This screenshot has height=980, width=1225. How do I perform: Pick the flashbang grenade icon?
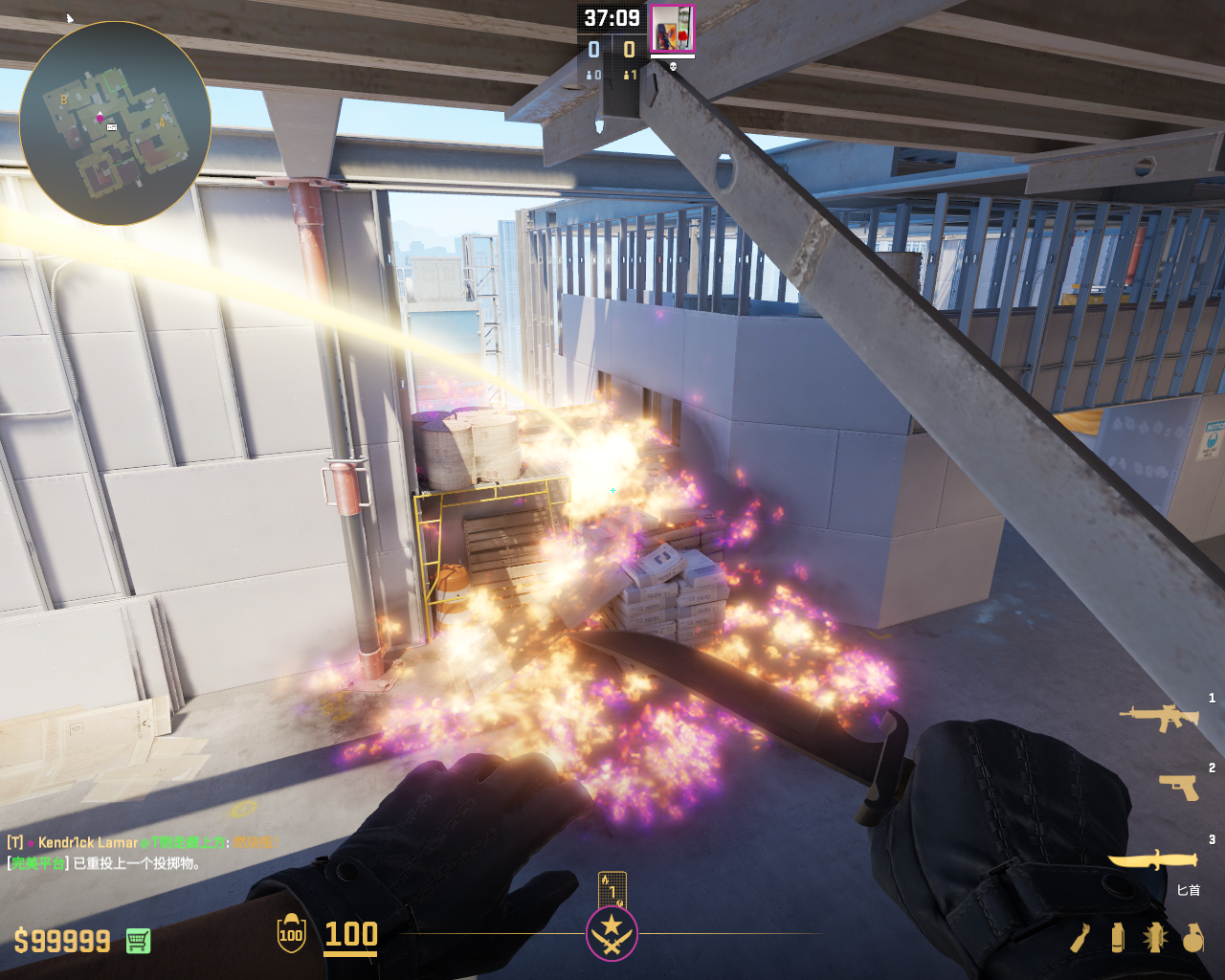coord(1154,938)
